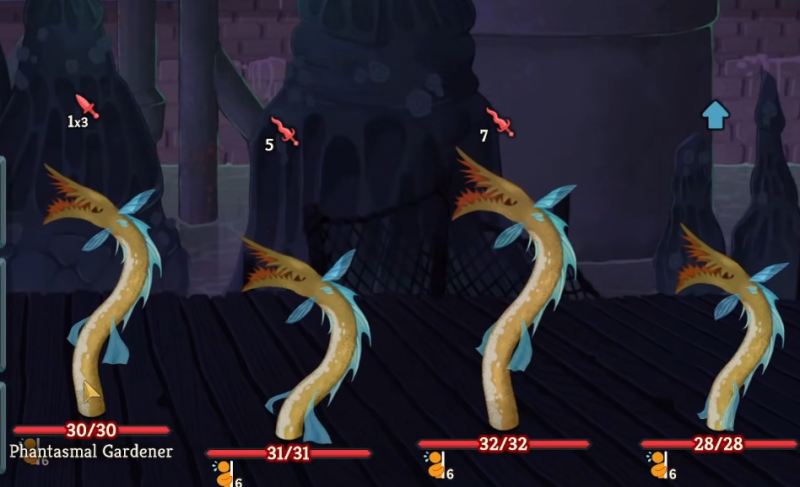This screenshot has width=800, height=487.
Task: Click the 1x3 sword attack intent icon
Action: 87,107
